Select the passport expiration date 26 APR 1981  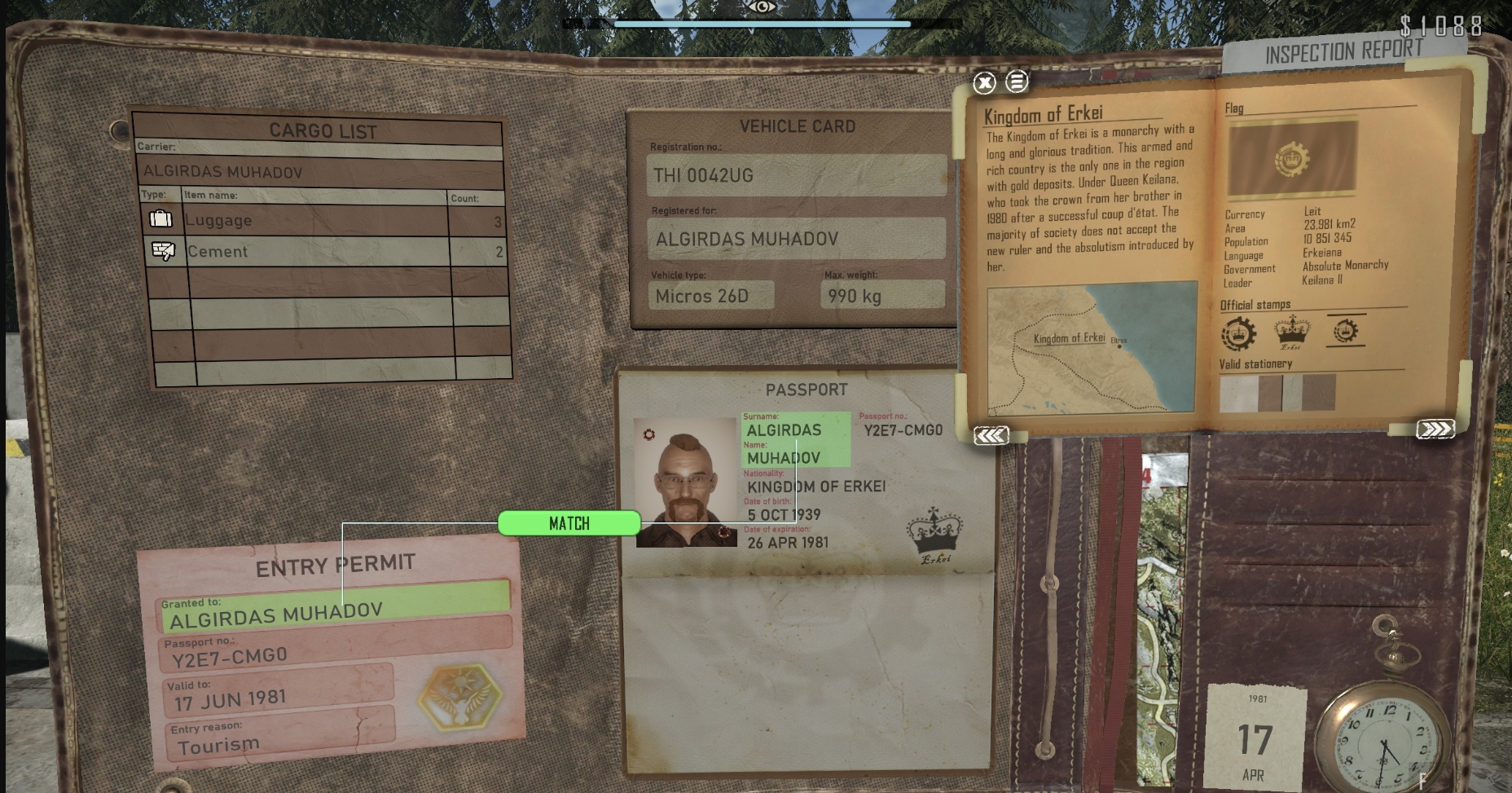[x=788, y=542]
